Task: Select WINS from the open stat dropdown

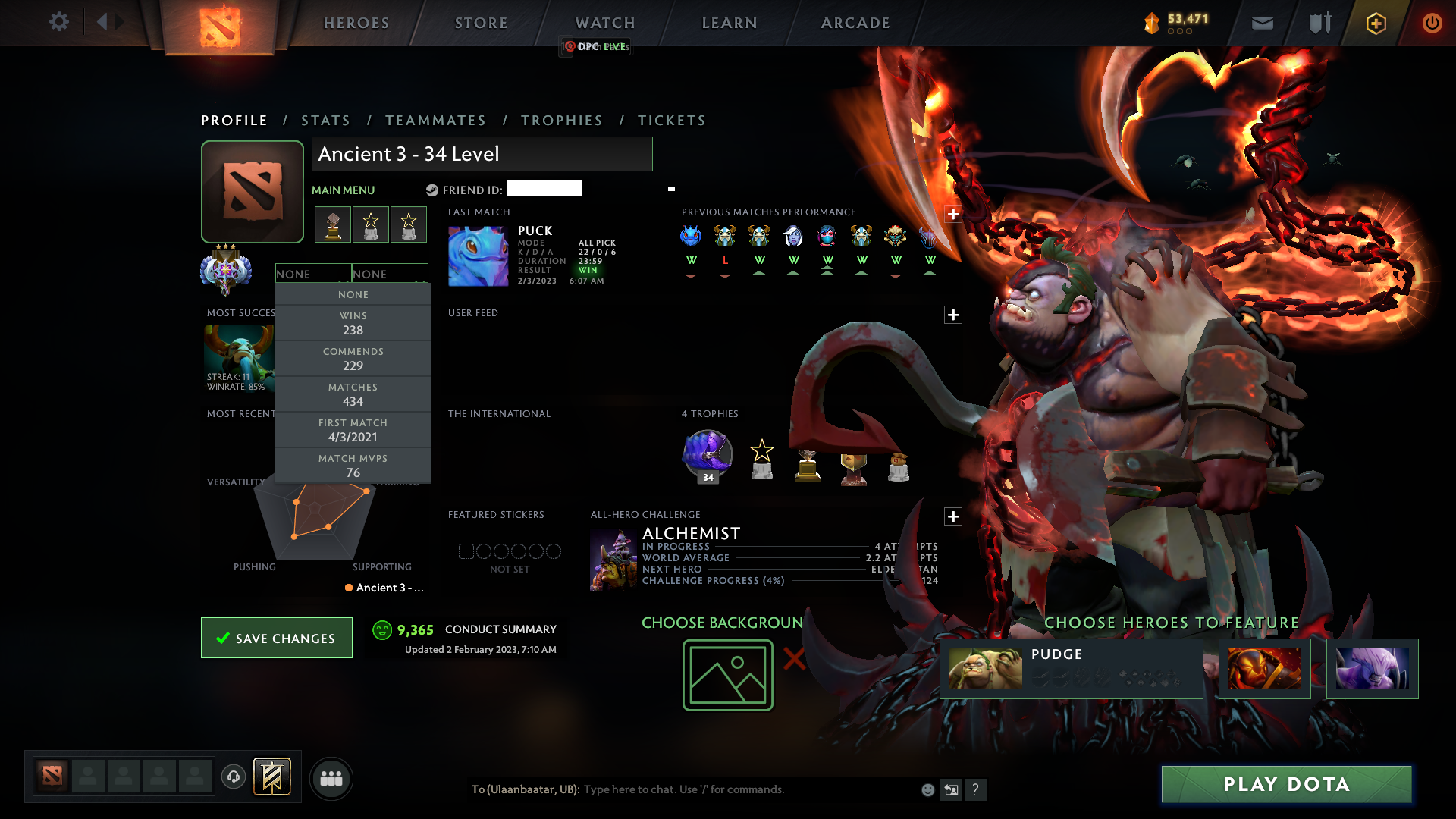Action: [x=353, y=322]
